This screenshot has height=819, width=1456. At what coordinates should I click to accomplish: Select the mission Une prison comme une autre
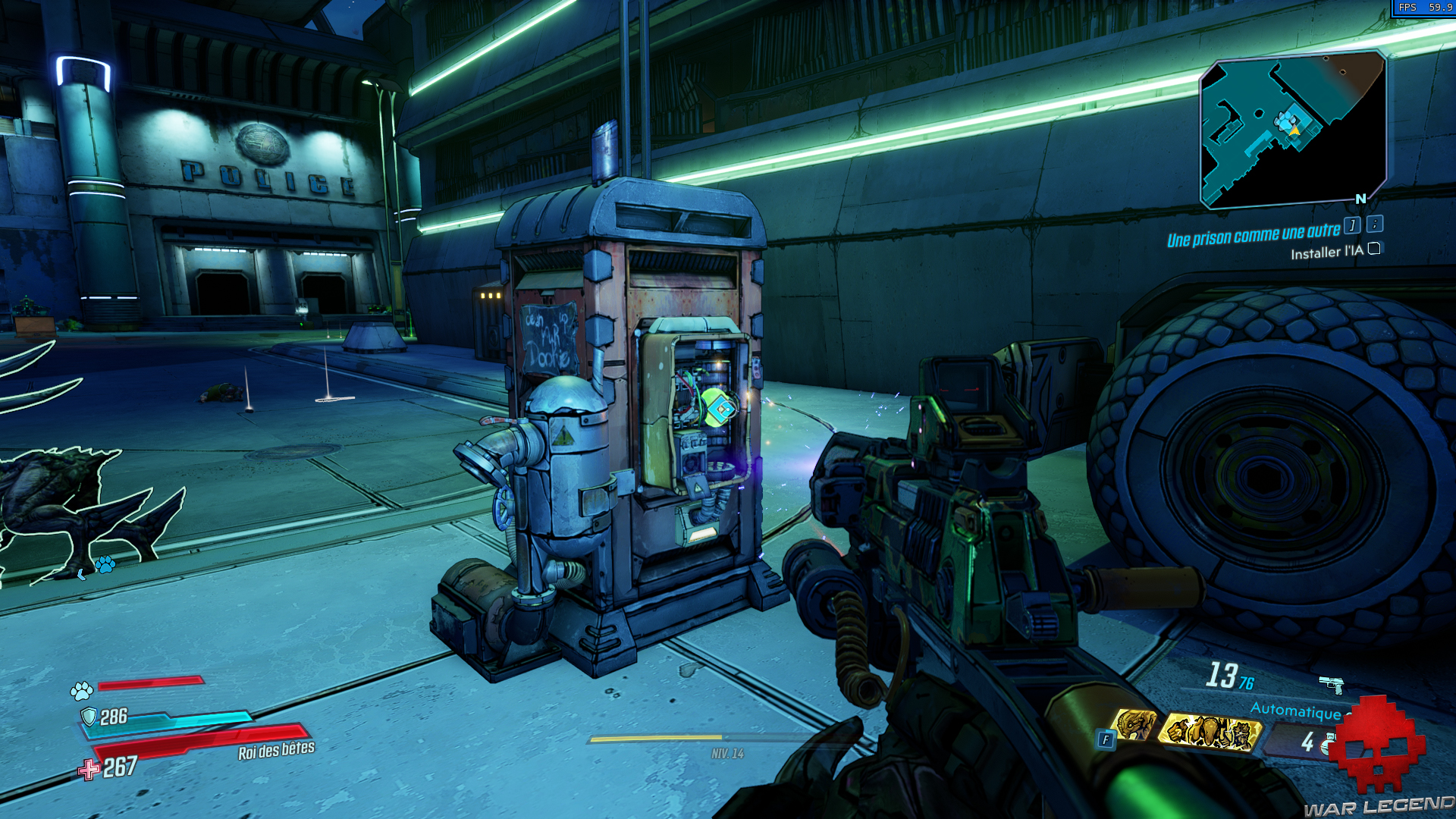(x=1252, y=232)
